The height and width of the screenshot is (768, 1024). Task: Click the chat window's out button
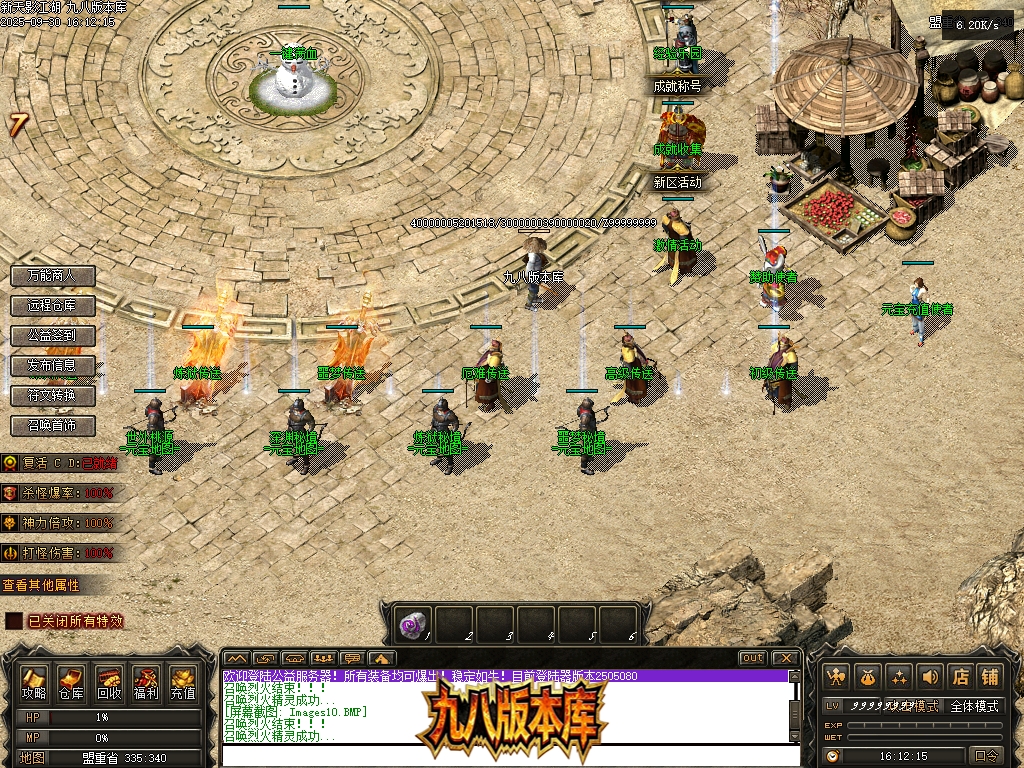[753, 658]
